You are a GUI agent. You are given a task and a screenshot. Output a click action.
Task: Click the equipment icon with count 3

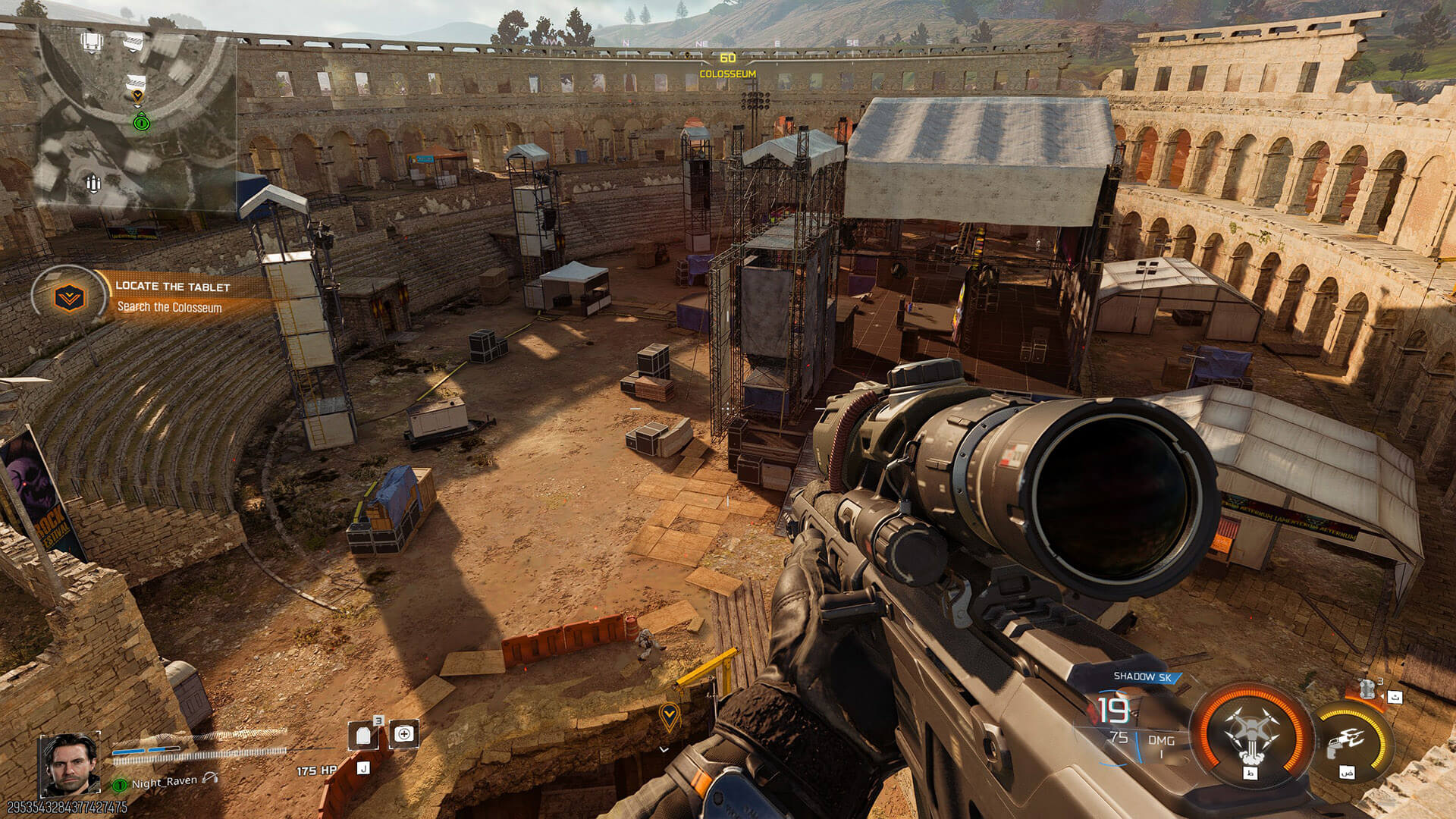[1369, 689]
